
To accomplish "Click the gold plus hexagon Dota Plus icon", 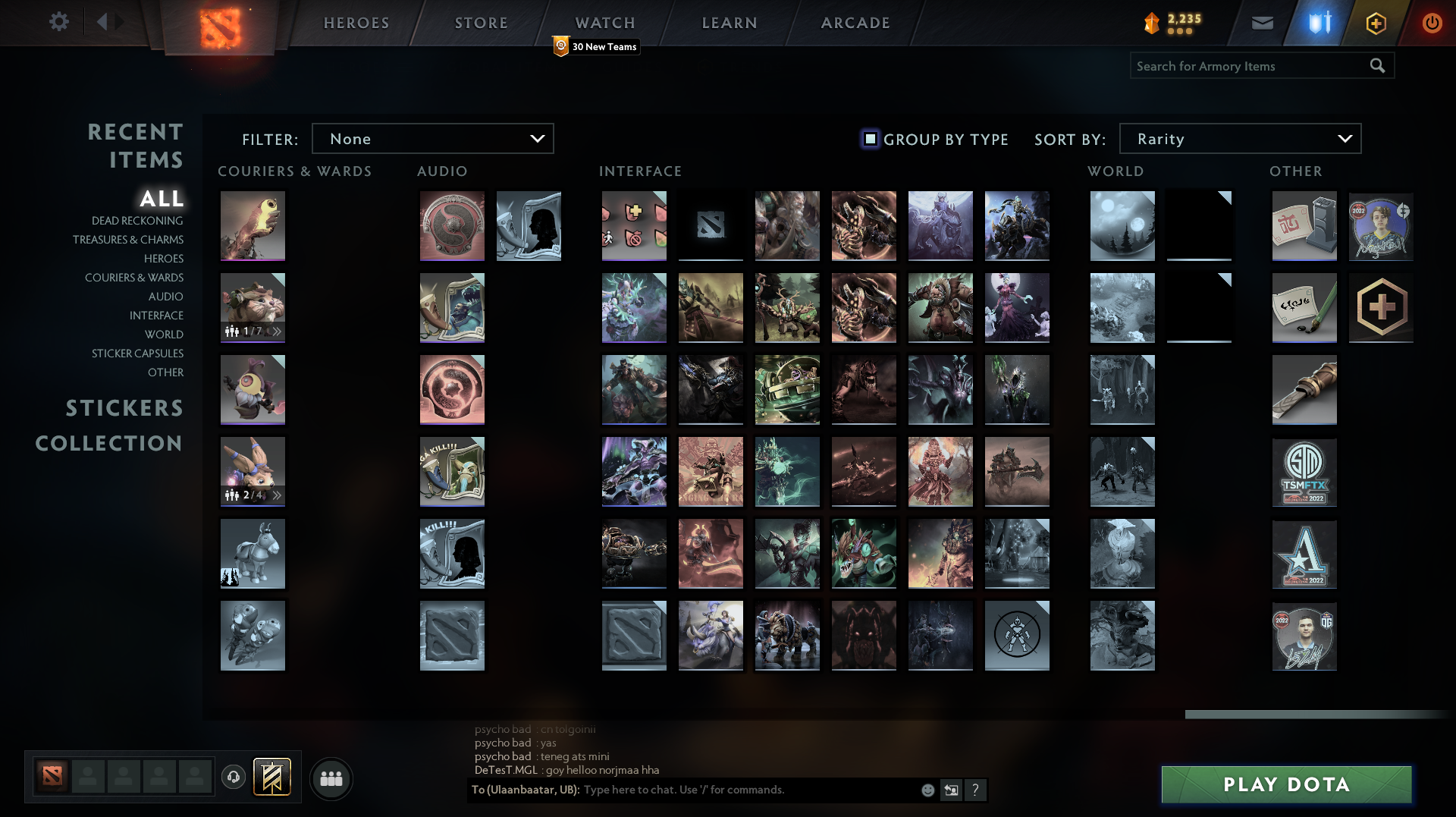I will pos(1376,22).
